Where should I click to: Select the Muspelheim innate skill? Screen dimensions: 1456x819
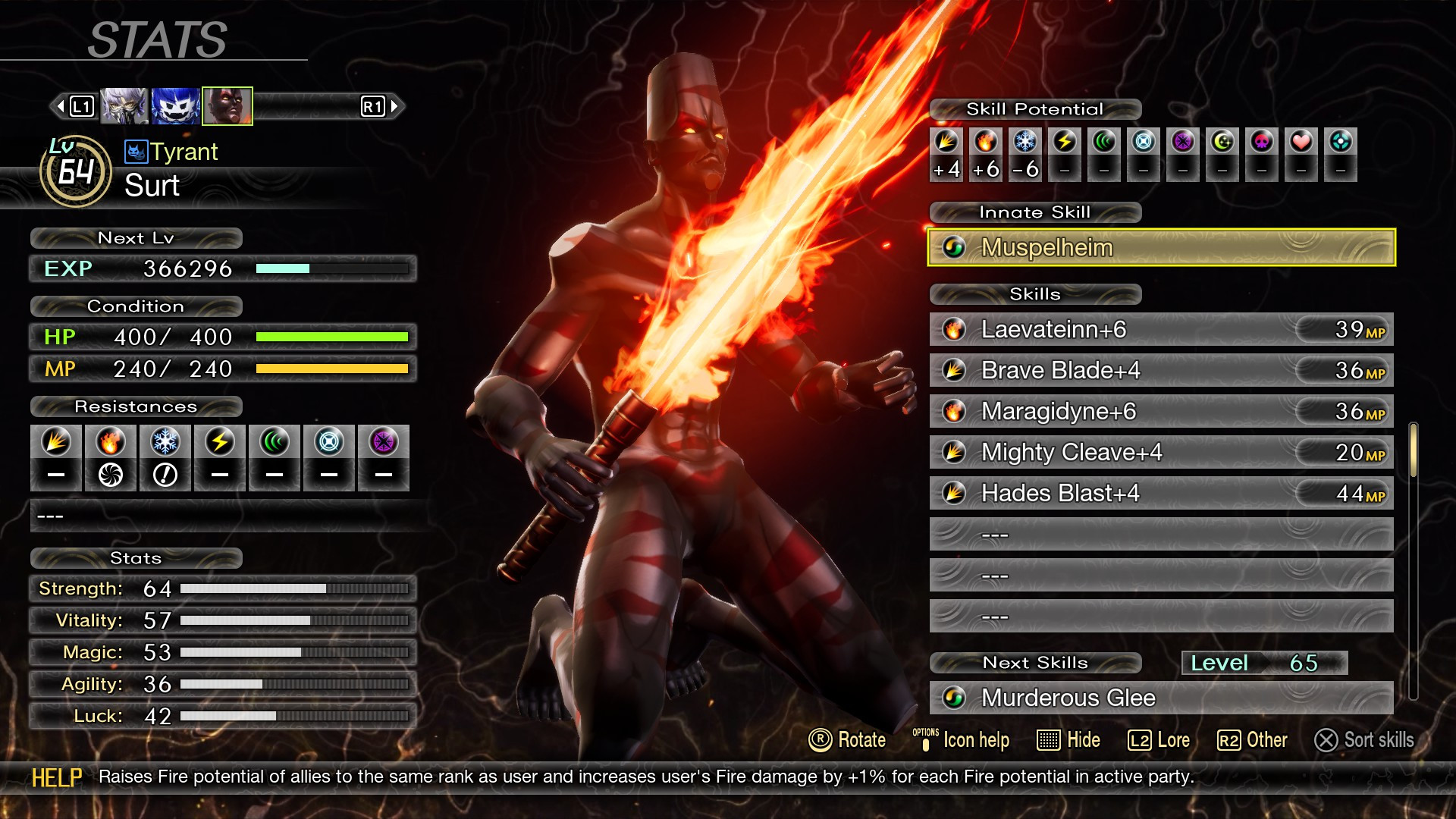[1160, 247]
